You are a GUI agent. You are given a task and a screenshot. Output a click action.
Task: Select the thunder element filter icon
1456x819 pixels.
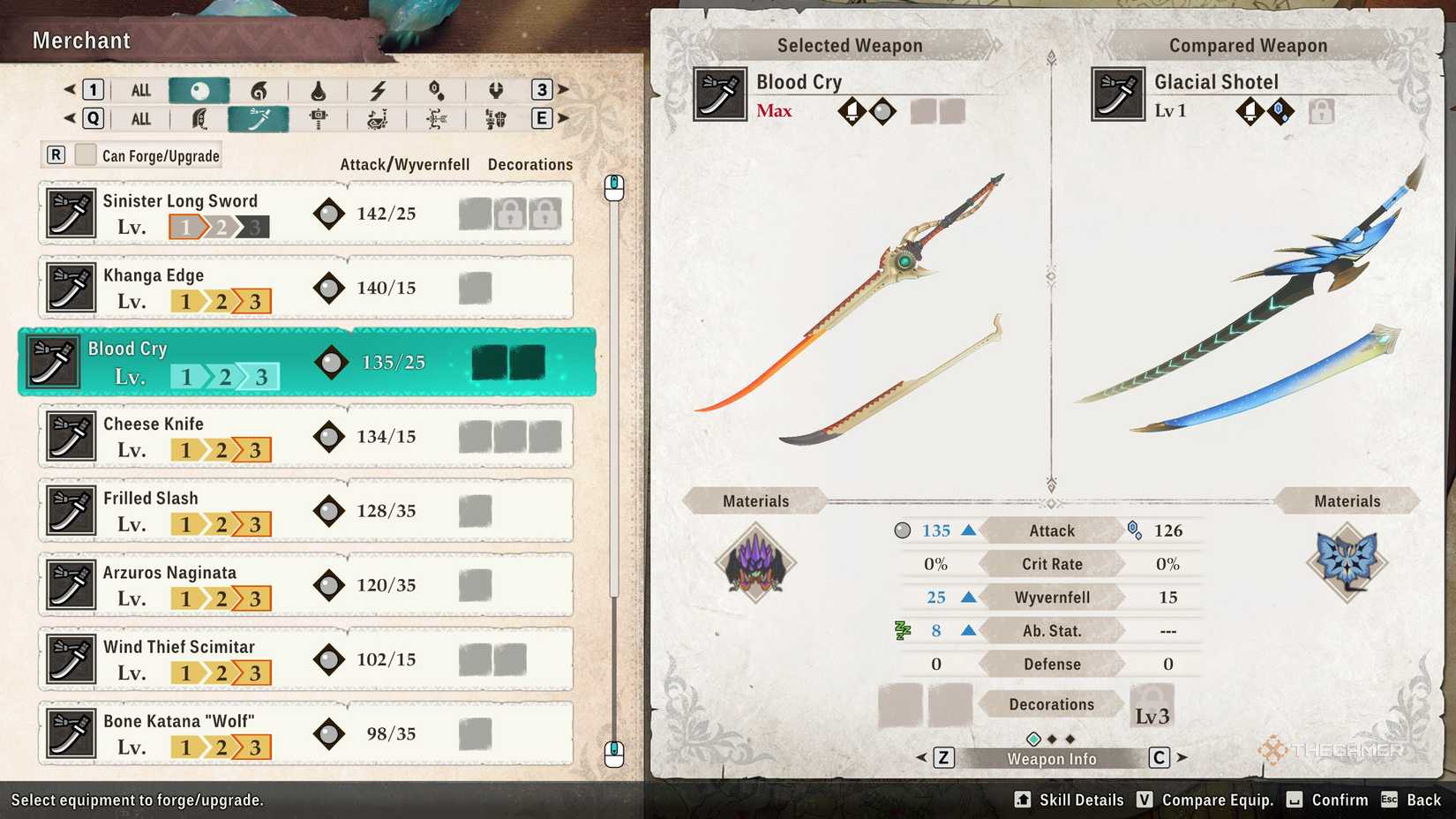[x=379, y=89]
